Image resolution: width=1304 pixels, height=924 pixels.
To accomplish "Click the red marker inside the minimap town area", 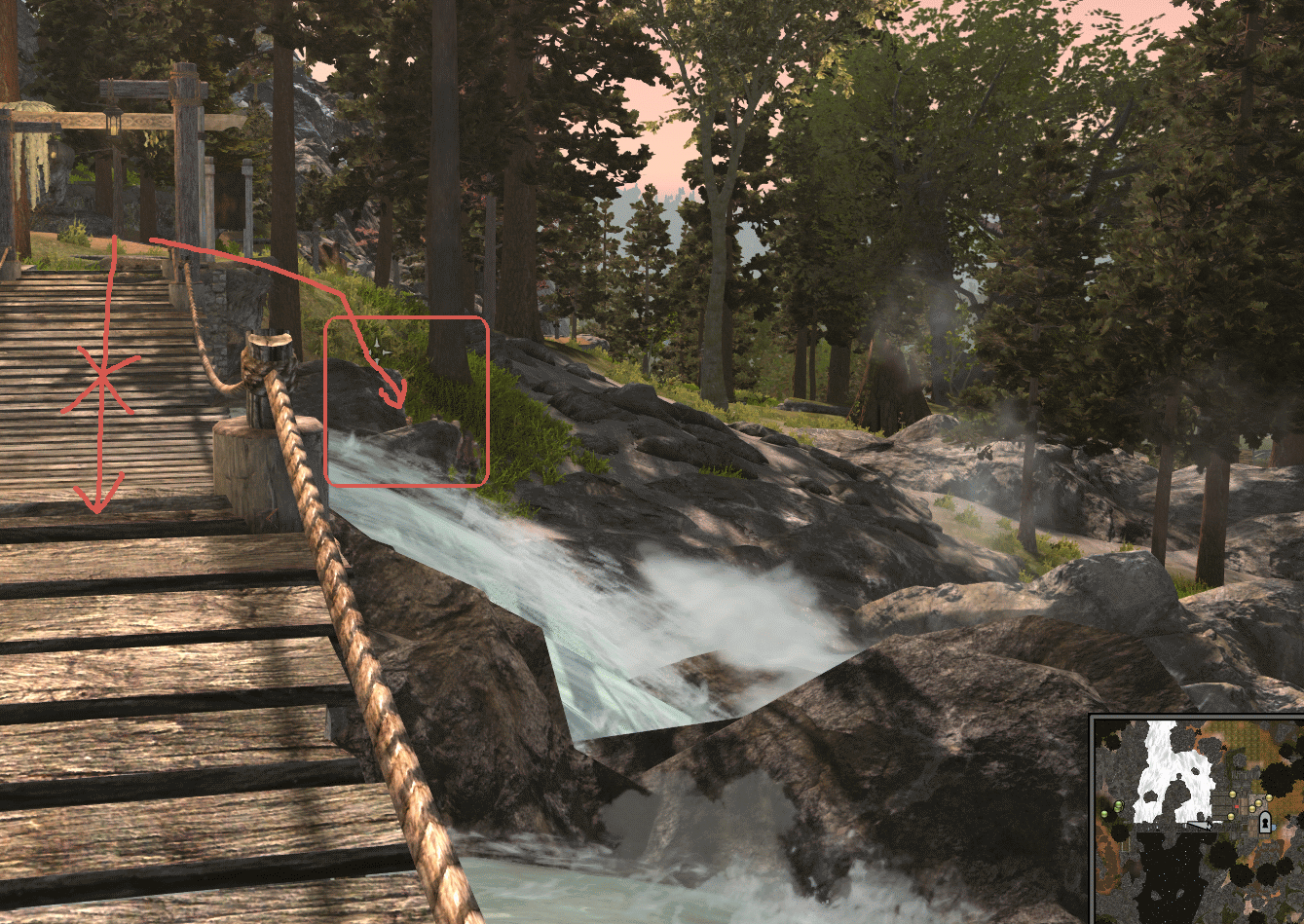I will (x=1237, y=806).
